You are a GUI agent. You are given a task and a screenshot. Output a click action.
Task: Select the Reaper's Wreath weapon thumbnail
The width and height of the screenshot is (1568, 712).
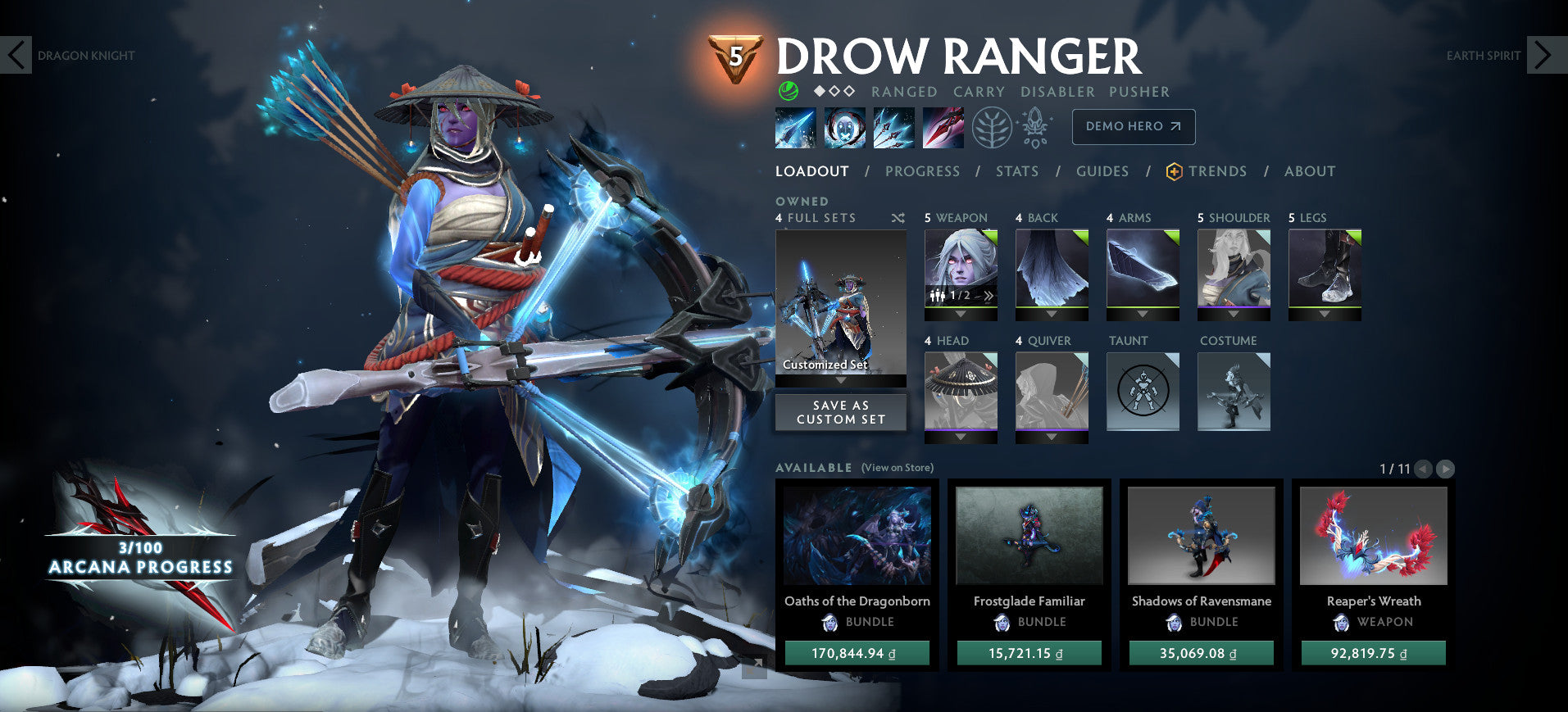click(x=1372, y=537)
